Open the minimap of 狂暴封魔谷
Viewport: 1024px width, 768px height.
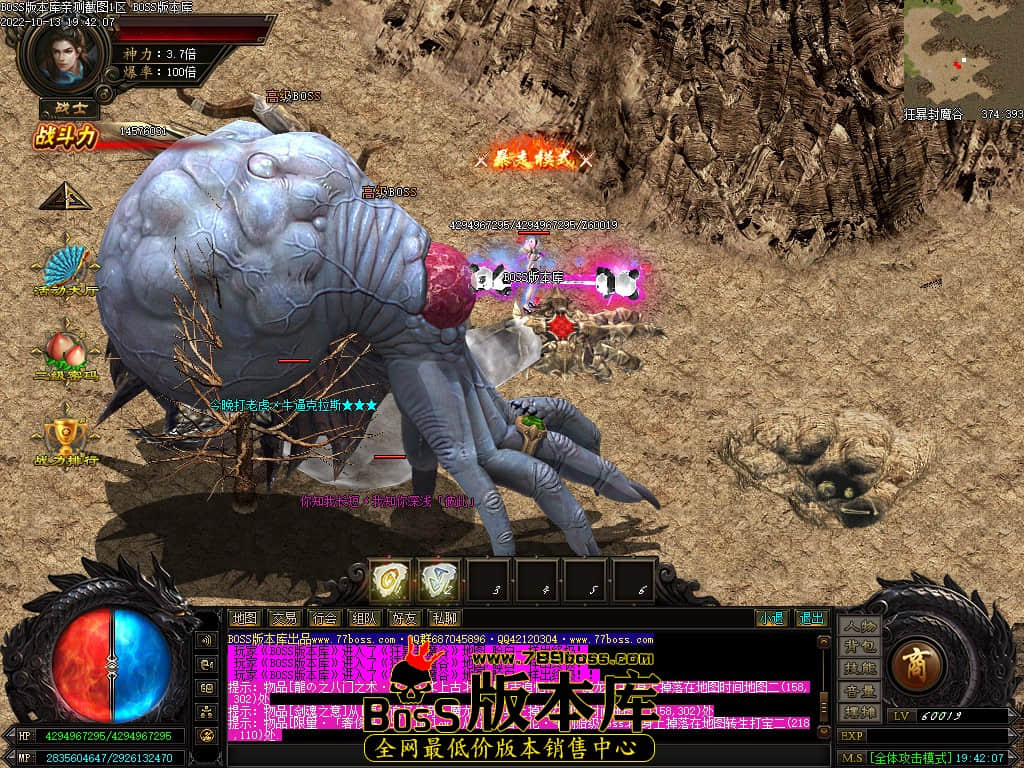point(963,53)
